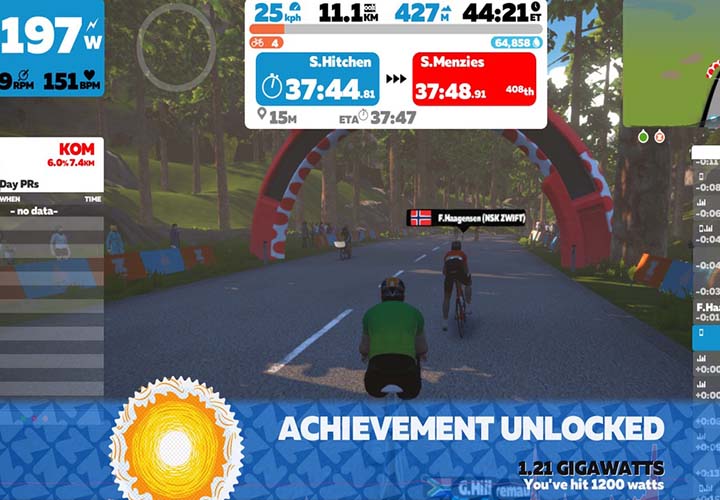The width and height of the screenshot is (720, 500).
Task: Select the highlighted blue row in rider list
Action: [706, 335]
